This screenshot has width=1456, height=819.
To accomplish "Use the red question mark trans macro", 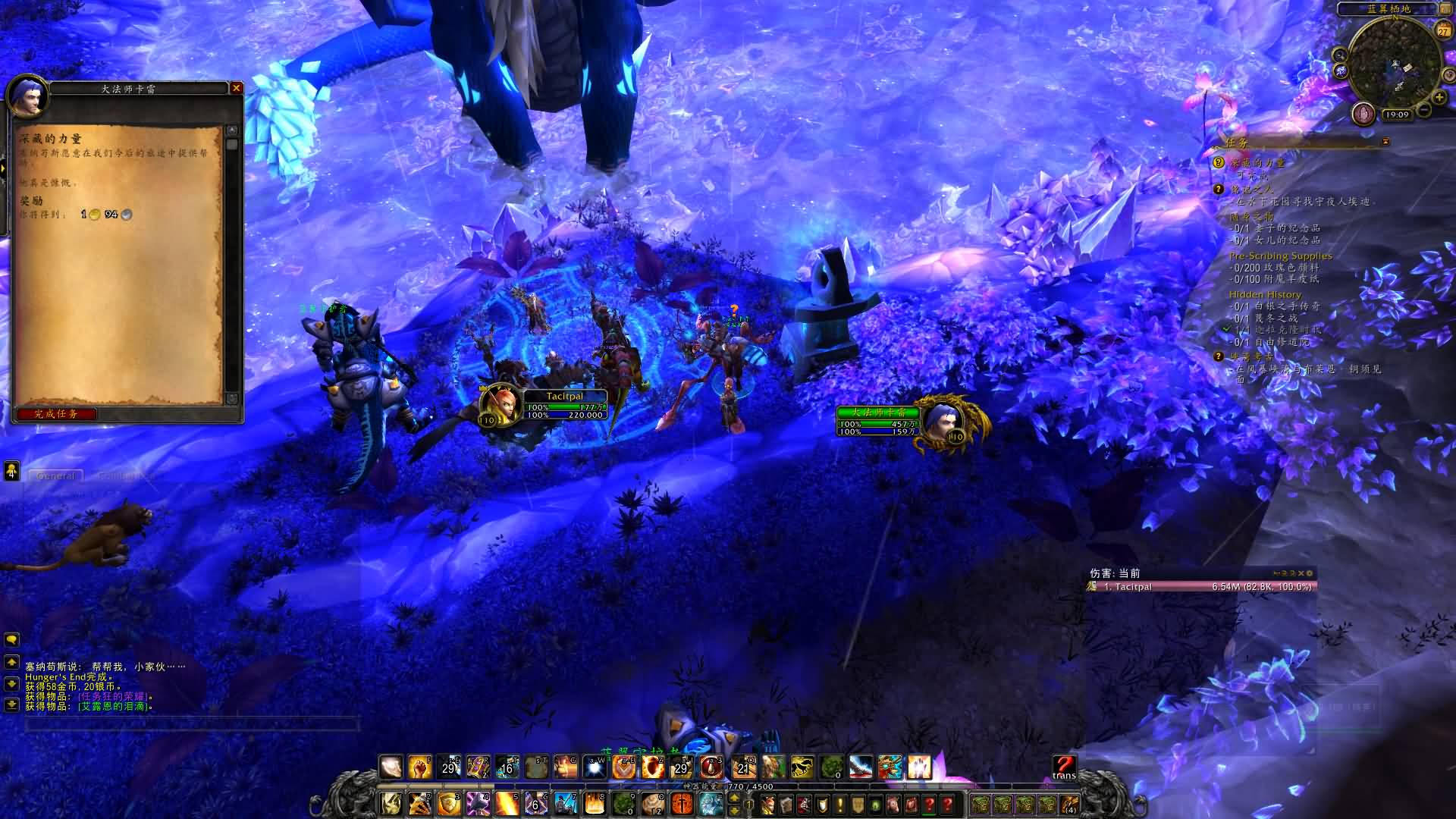I will click(1064, 766).
